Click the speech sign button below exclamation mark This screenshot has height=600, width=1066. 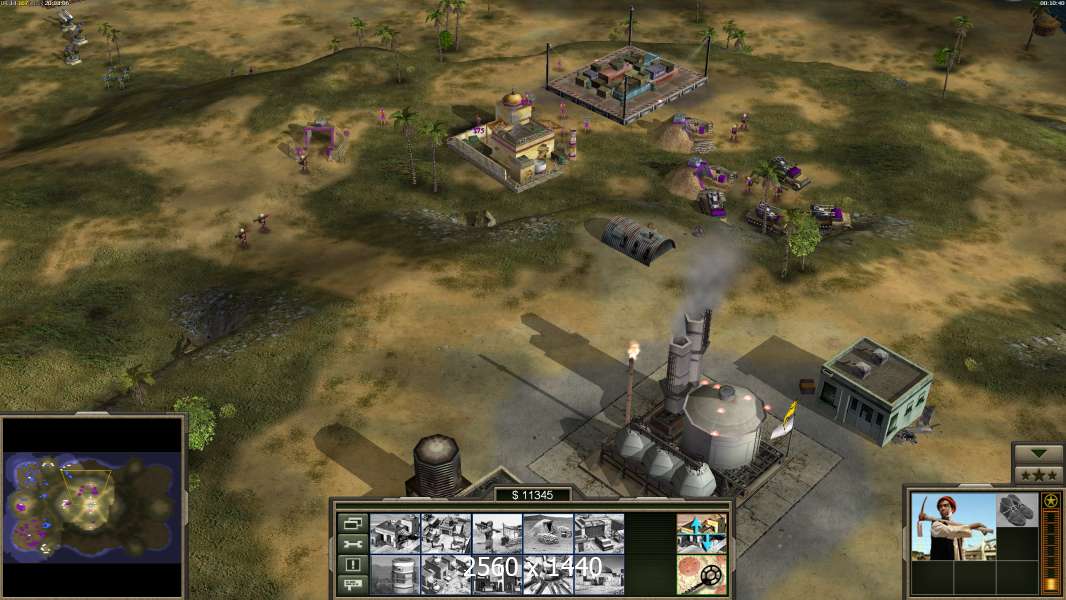click(x=351, y=585)
